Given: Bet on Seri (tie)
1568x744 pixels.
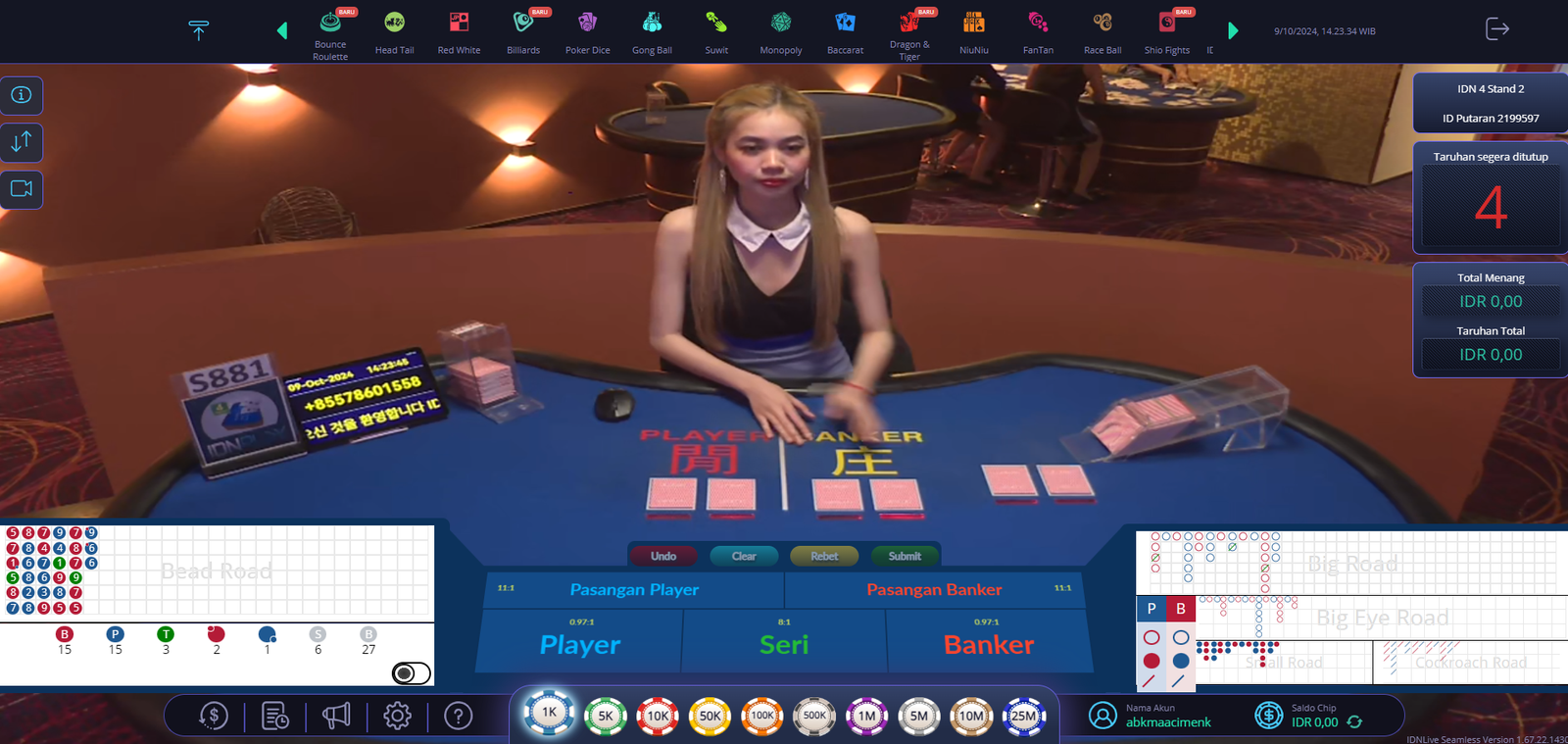Looking at the screenshot, I should [x=784, y=644].
